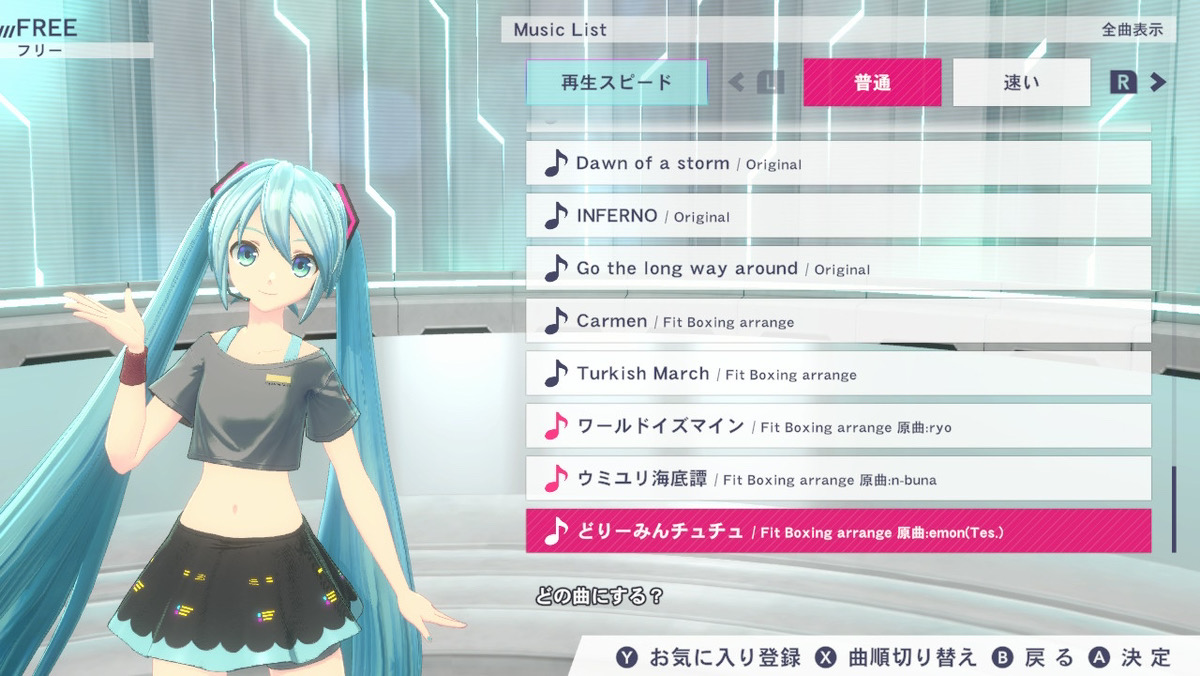Choose the Turkish March song
1200x676 pixels.
pyautogui.click(x=838, y=374)
